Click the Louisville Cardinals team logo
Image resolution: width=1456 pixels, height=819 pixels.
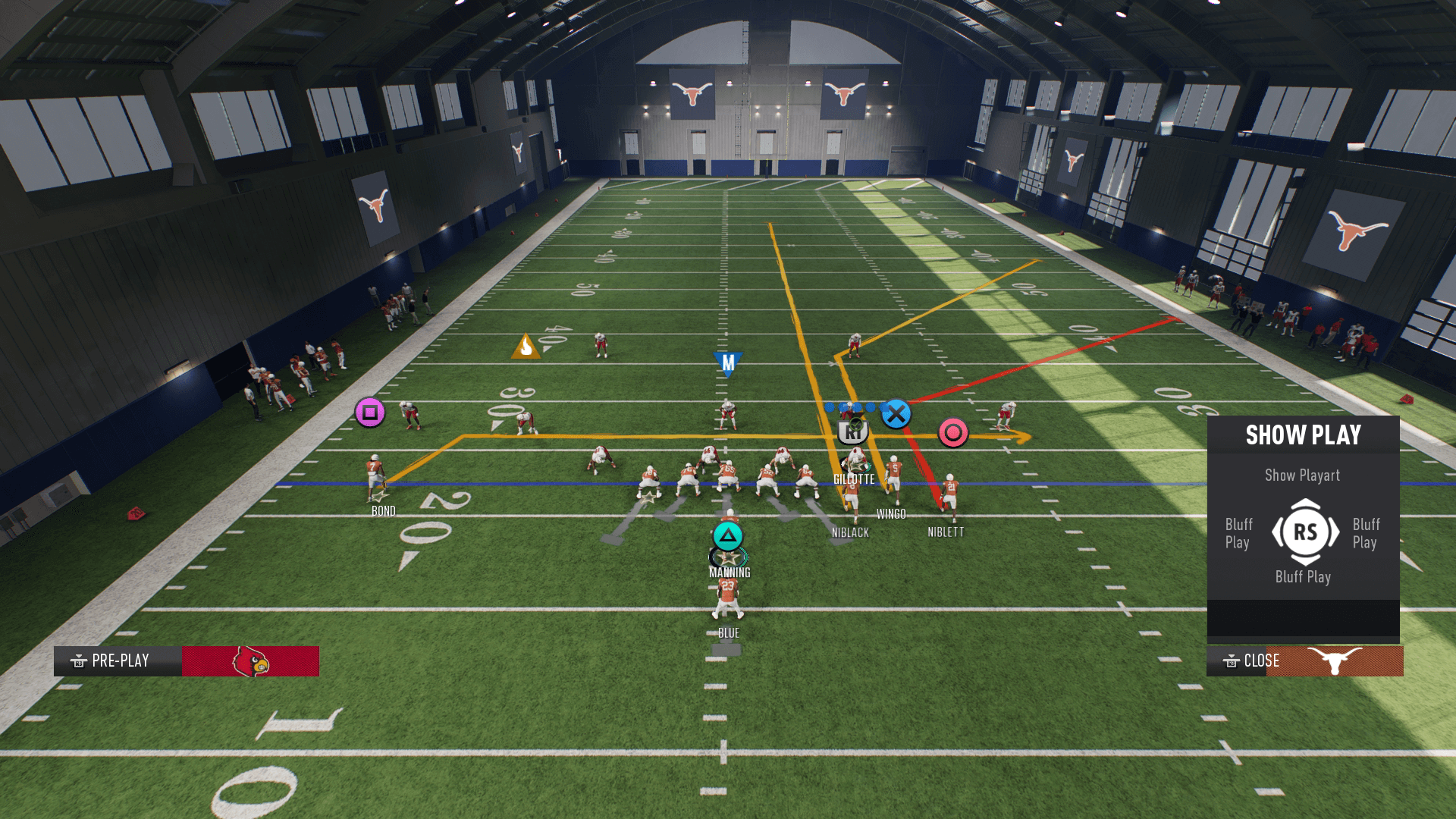[250, 661]
